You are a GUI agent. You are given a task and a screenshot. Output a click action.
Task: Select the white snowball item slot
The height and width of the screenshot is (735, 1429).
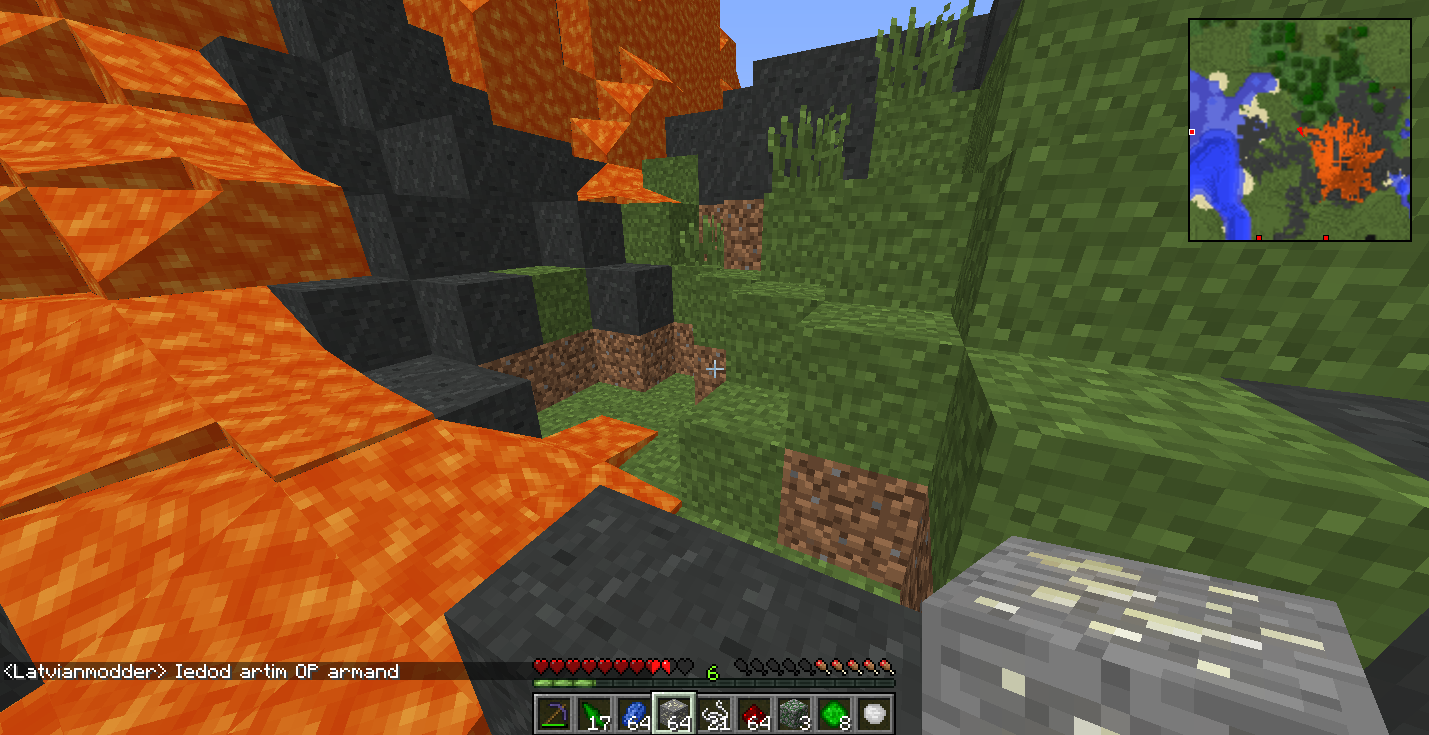[x=873, y=714]
